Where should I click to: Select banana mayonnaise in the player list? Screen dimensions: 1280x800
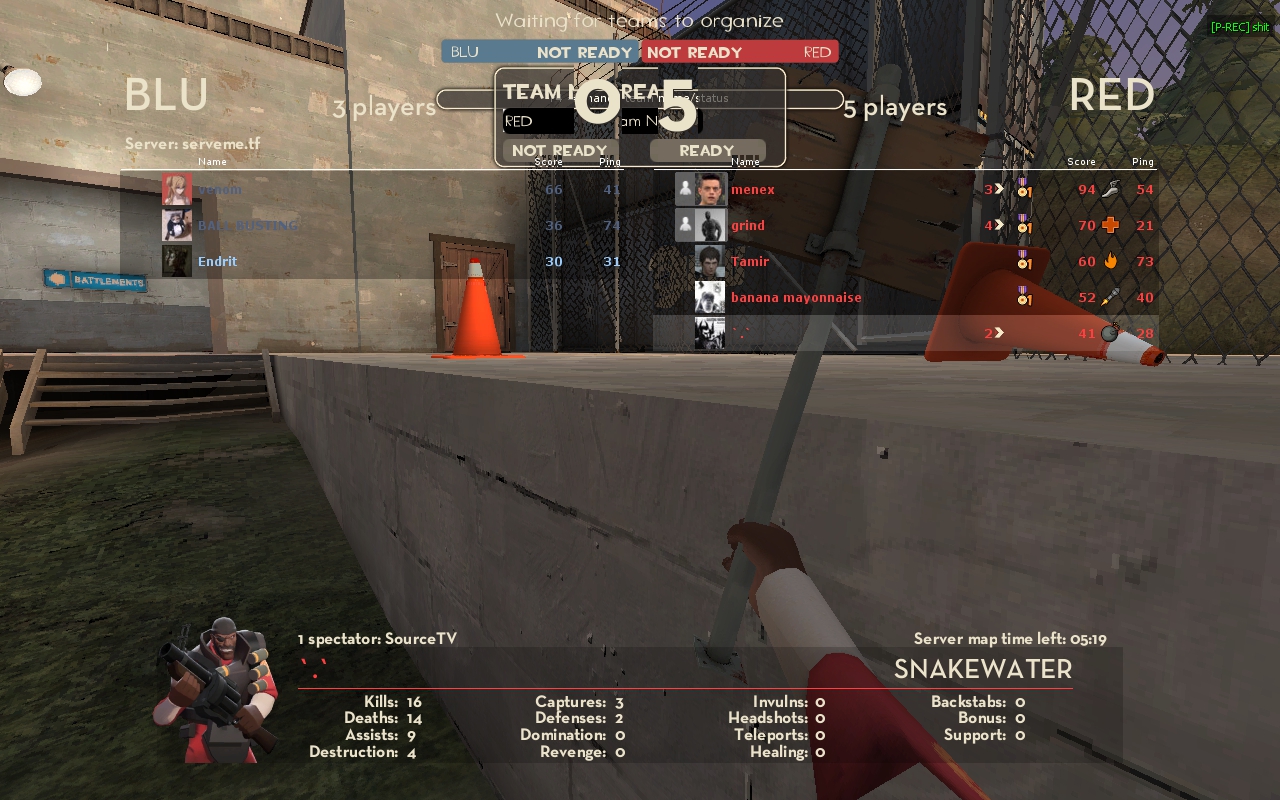point(795,297)
